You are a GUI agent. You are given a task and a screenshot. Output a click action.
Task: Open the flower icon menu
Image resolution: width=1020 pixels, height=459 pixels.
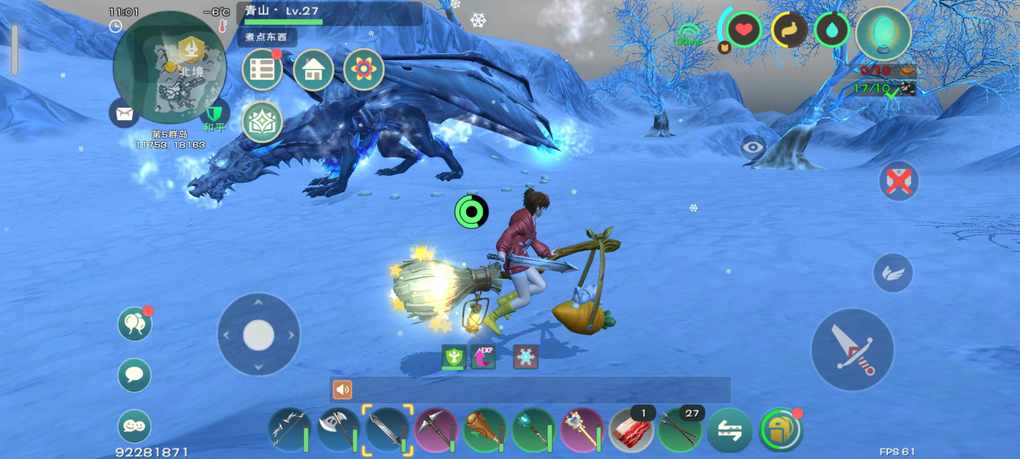(x=364, y=70)
